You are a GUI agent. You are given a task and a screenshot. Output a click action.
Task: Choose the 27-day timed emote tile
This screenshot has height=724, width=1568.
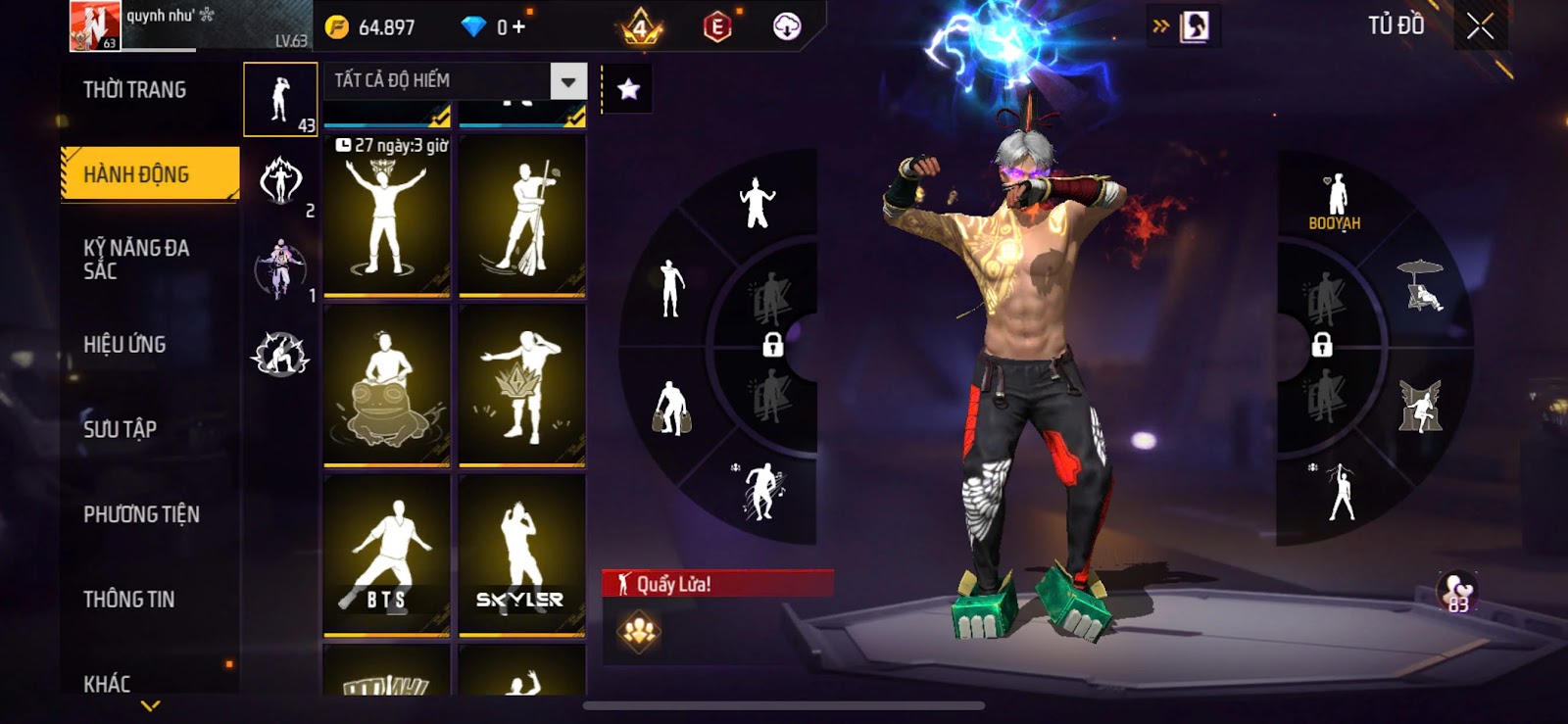tap(387, 216)
